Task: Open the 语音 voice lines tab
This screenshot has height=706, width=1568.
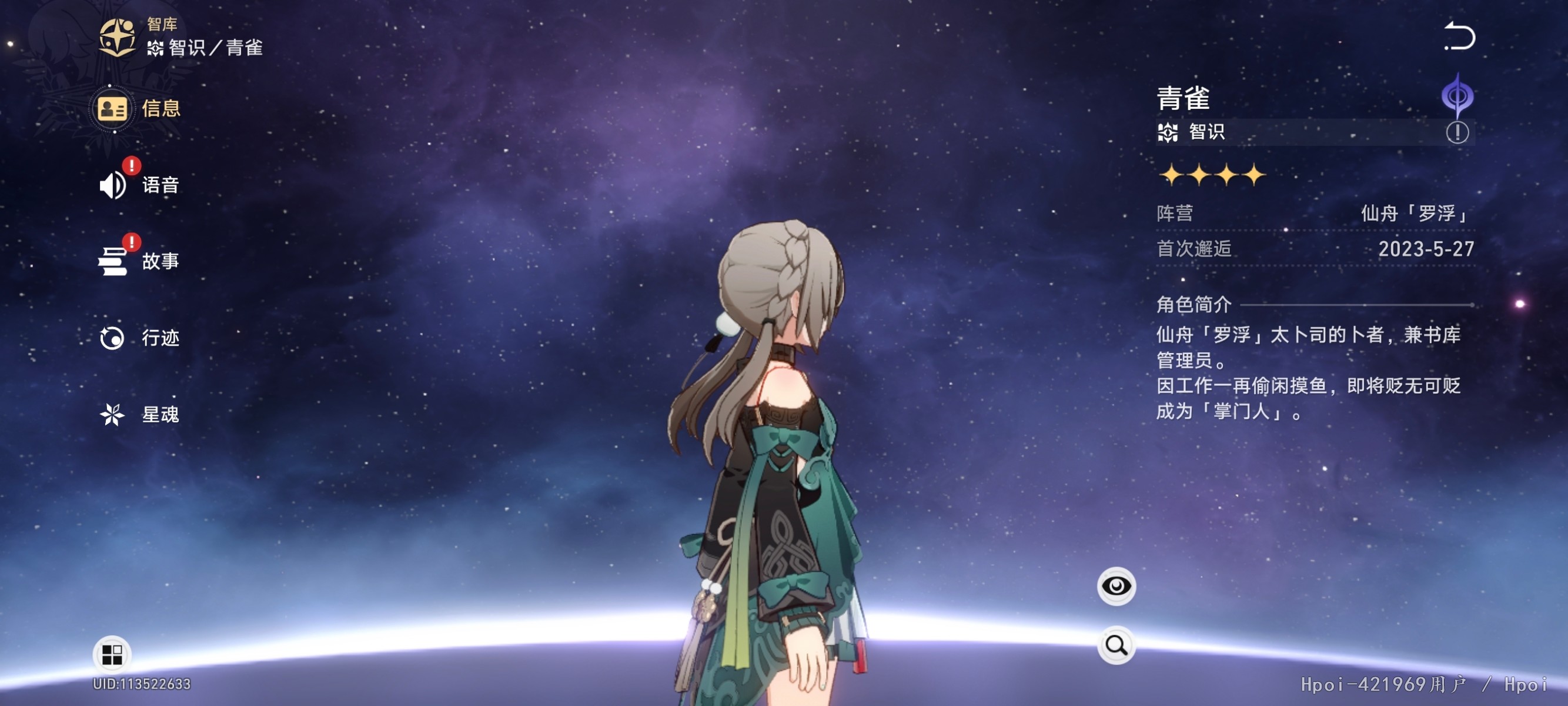Action: (x=139, y=185)
